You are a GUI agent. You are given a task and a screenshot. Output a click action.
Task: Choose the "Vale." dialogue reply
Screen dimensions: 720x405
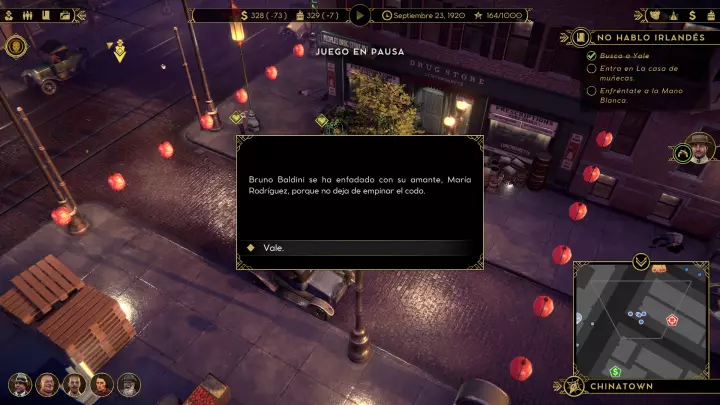click(x=268, y=247)
